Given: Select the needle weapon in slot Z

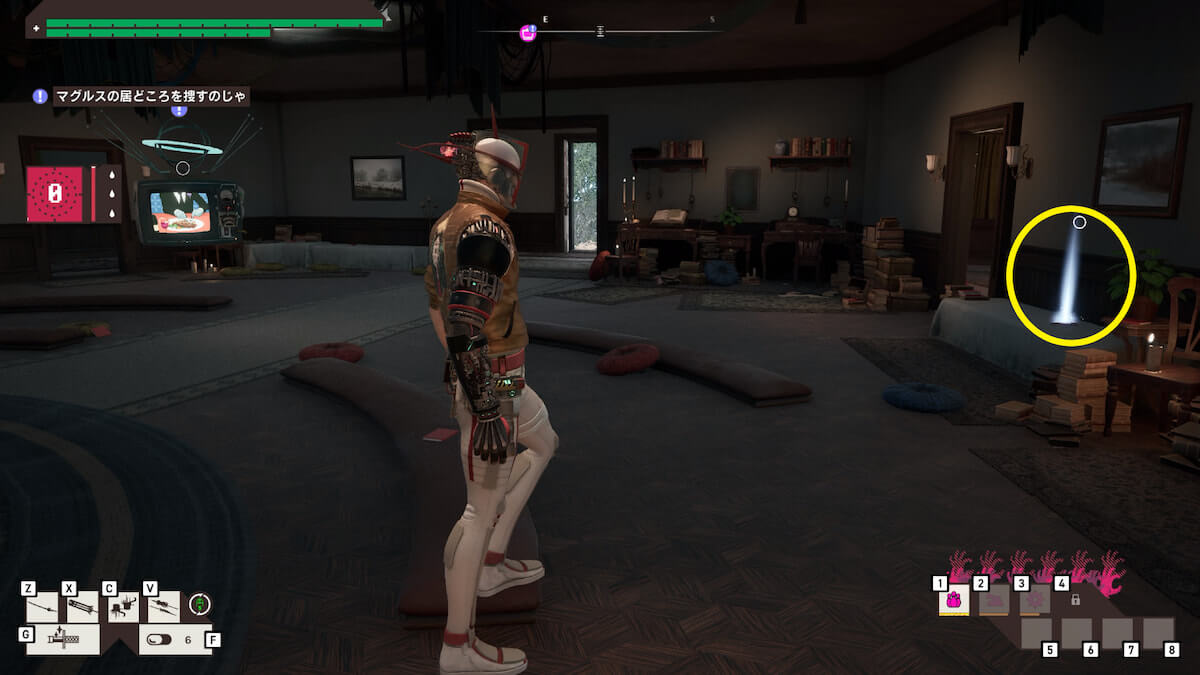Looking at the screenshot, I should click(42, 607).
